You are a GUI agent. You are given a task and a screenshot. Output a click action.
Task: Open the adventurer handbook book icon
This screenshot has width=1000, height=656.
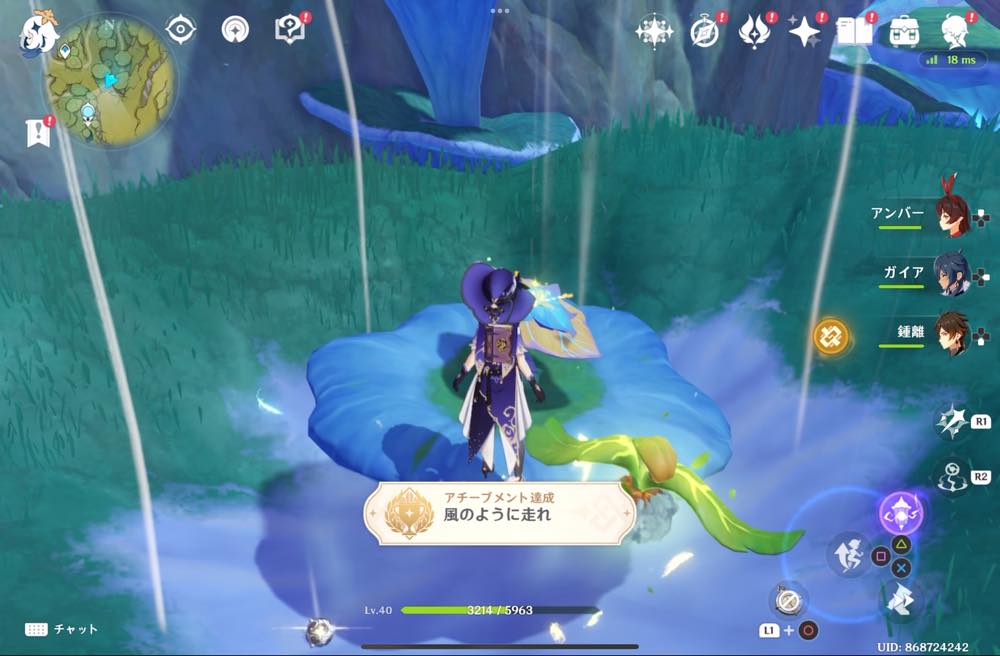(x=854, y=31)
